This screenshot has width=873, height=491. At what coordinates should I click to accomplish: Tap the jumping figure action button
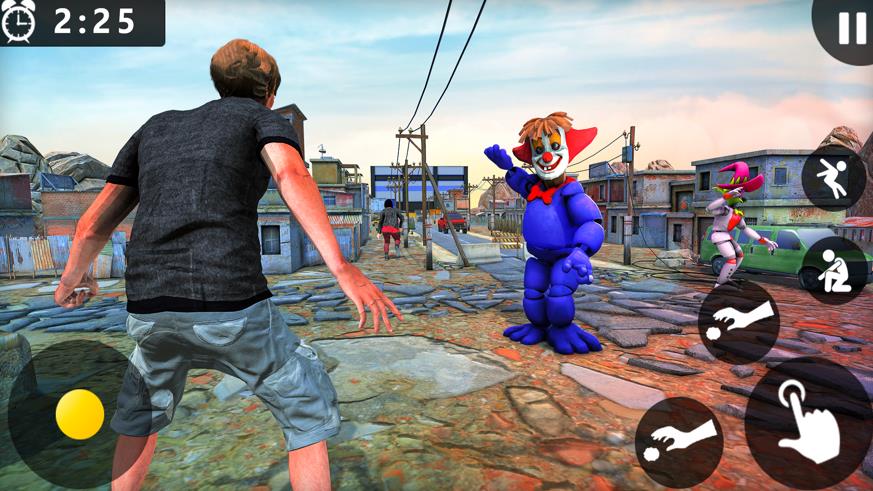(833, 179)
